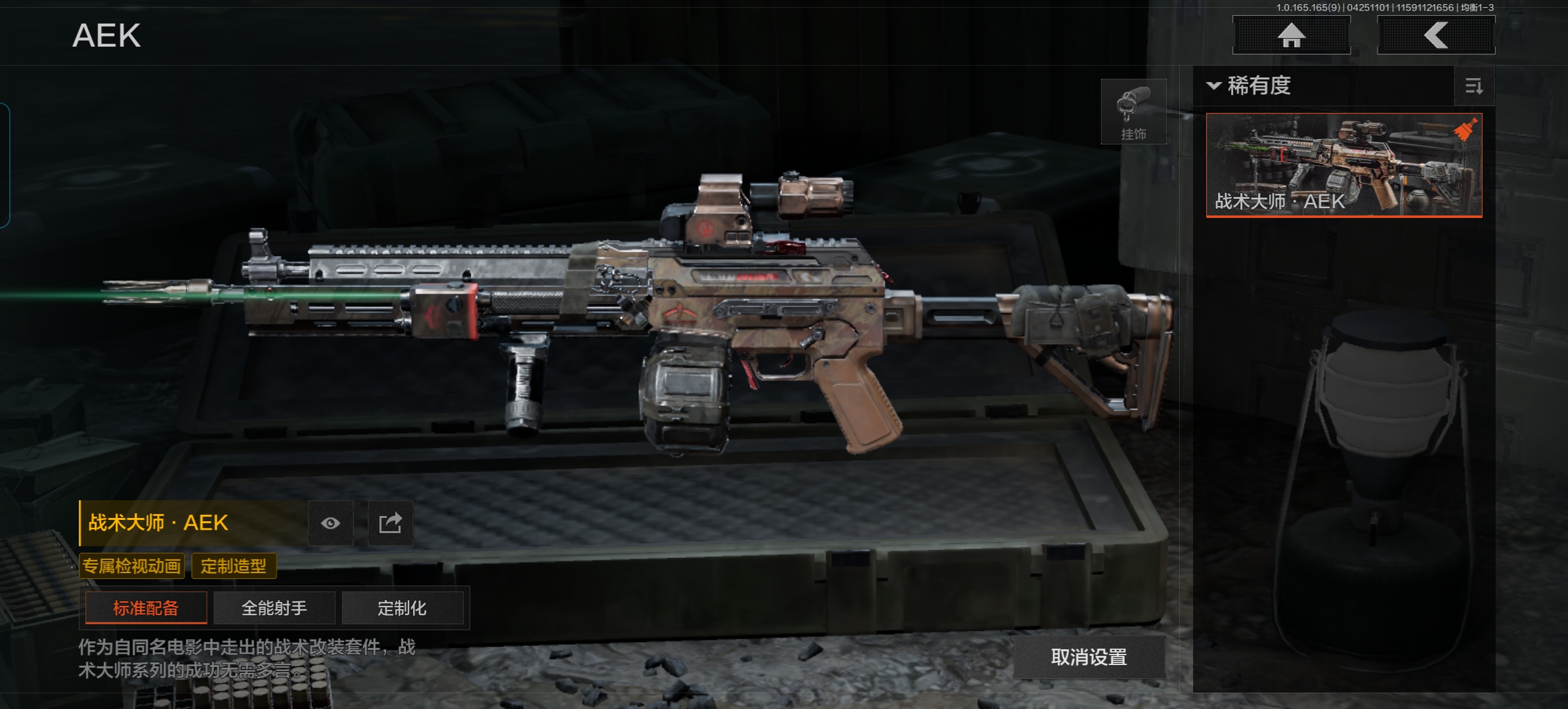
Task: Open the 定制化 customization tab
Action: (402, 608)
